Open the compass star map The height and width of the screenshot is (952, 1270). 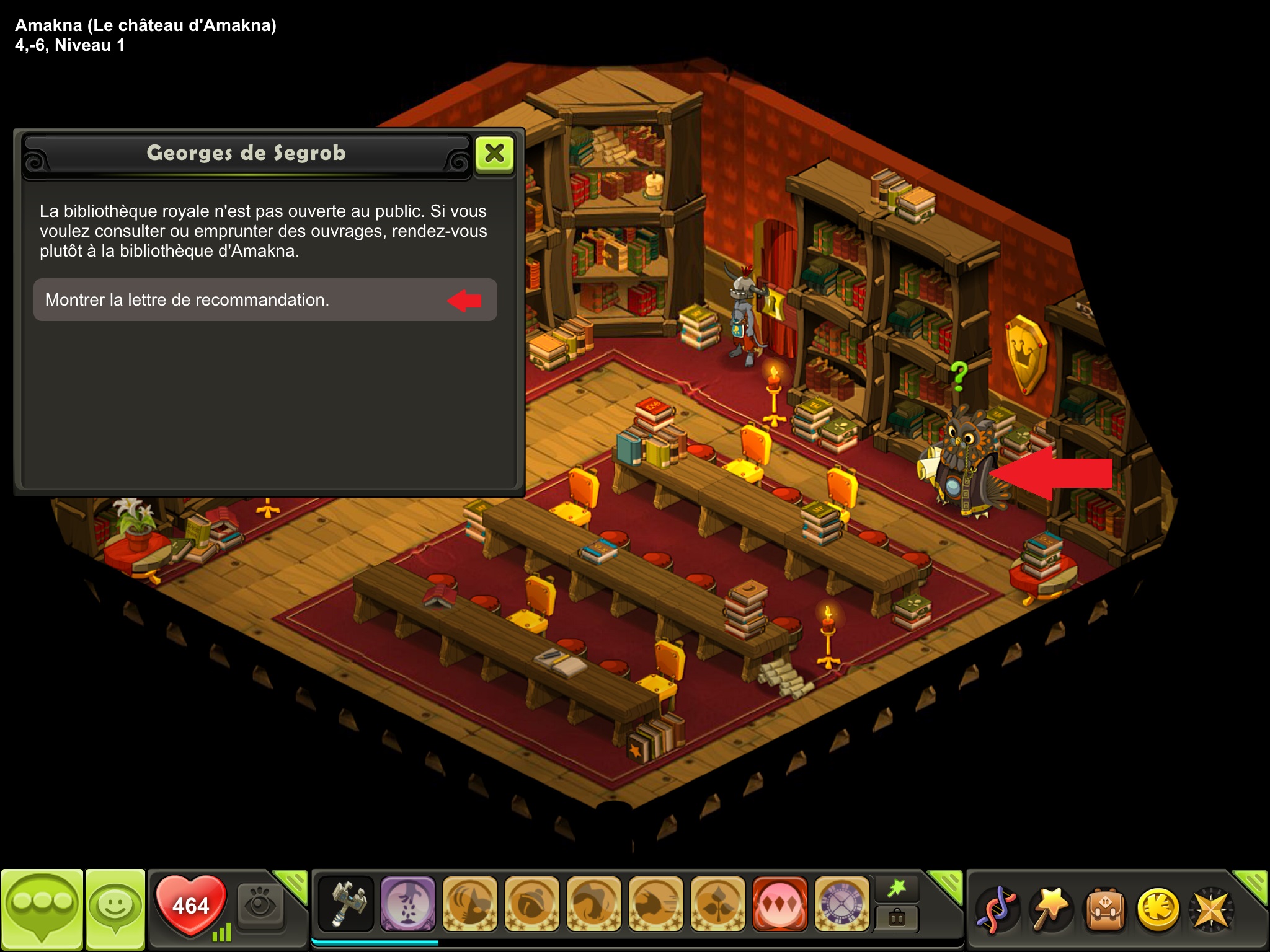[1211, 910]
